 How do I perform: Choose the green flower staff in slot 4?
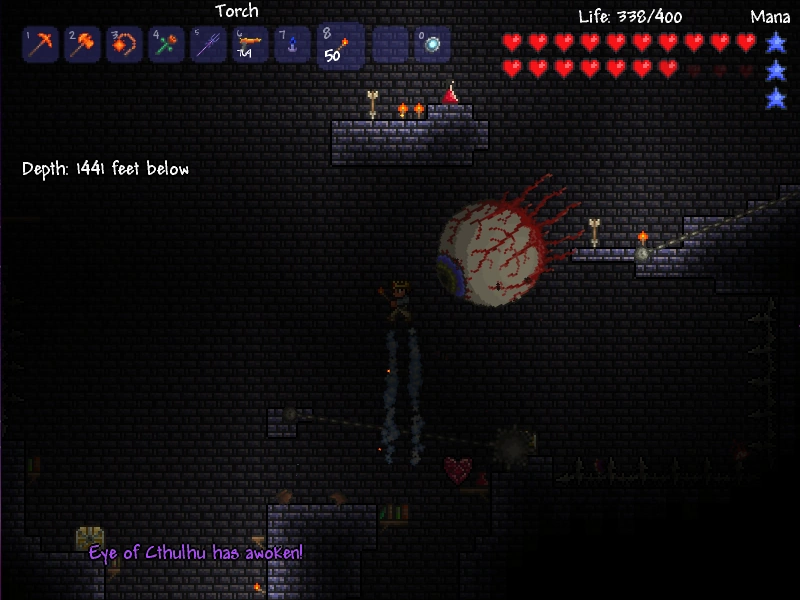point(166,45)
